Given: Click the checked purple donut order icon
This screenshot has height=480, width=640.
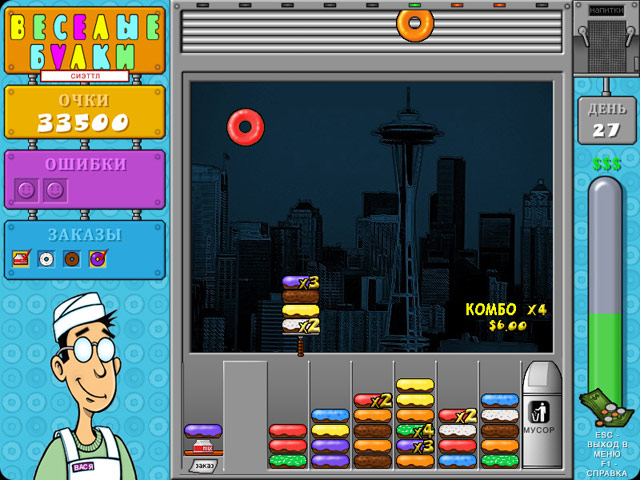Looking at the screenshot, I should tap(97, 259).
